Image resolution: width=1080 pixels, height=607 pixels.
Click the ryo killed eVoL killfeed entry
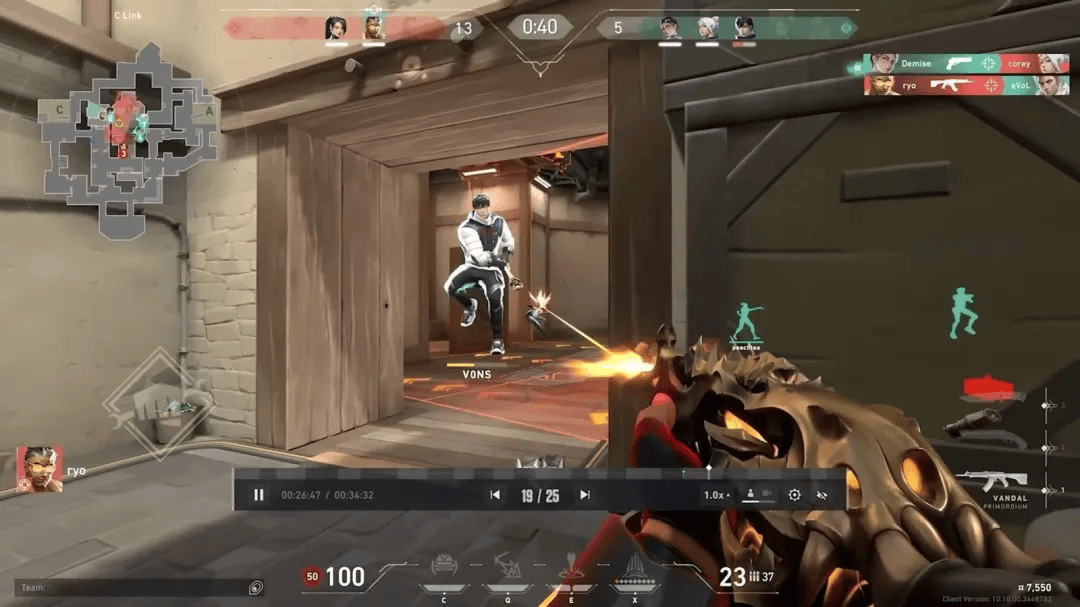point(966,86)
